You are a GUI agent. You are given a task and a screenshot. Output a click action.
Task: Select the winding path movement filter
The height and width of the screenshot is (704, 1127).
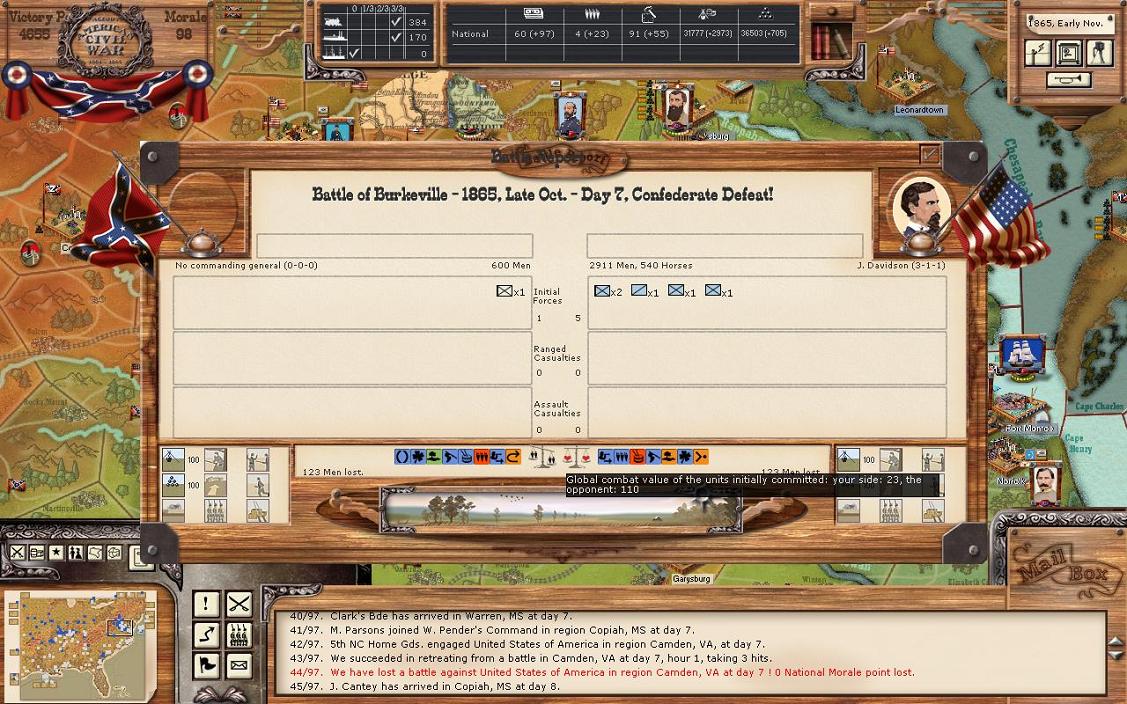point(206,634)
